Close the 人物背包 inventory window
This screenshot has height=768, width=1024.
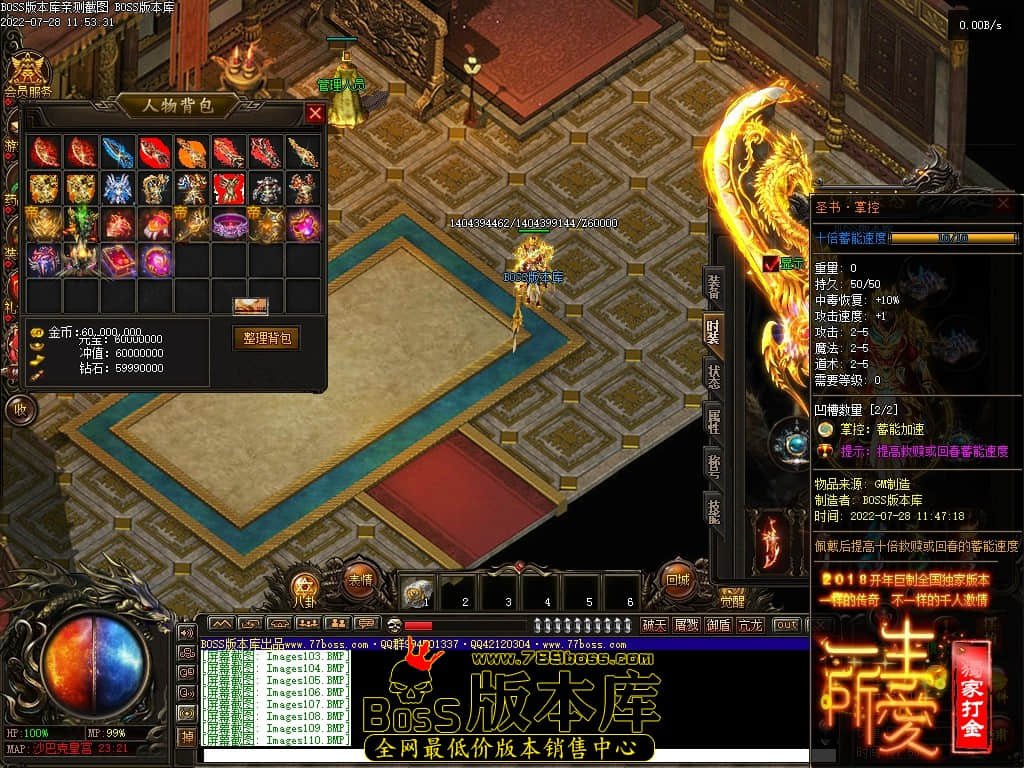(315, 113)
